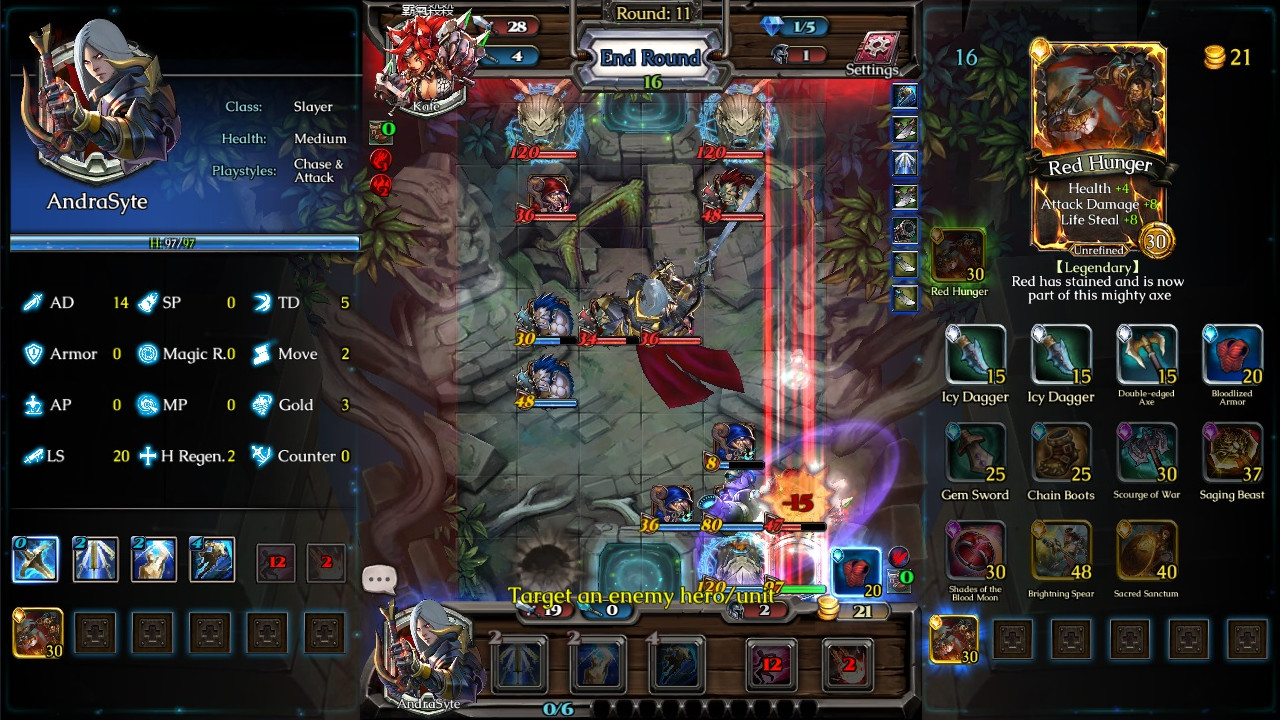
Task: Select the Chain Boots item
Action: tap(1061, 452)
